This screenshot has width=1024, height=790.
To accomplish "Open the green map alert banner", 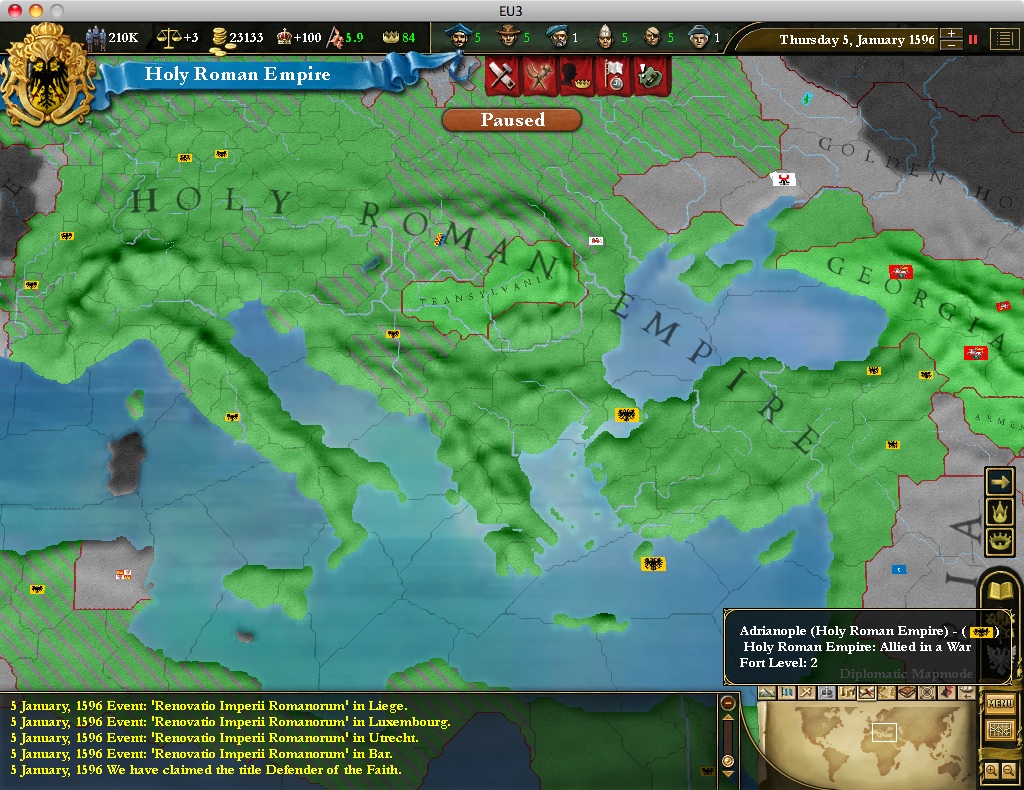I will click(651, 77).
